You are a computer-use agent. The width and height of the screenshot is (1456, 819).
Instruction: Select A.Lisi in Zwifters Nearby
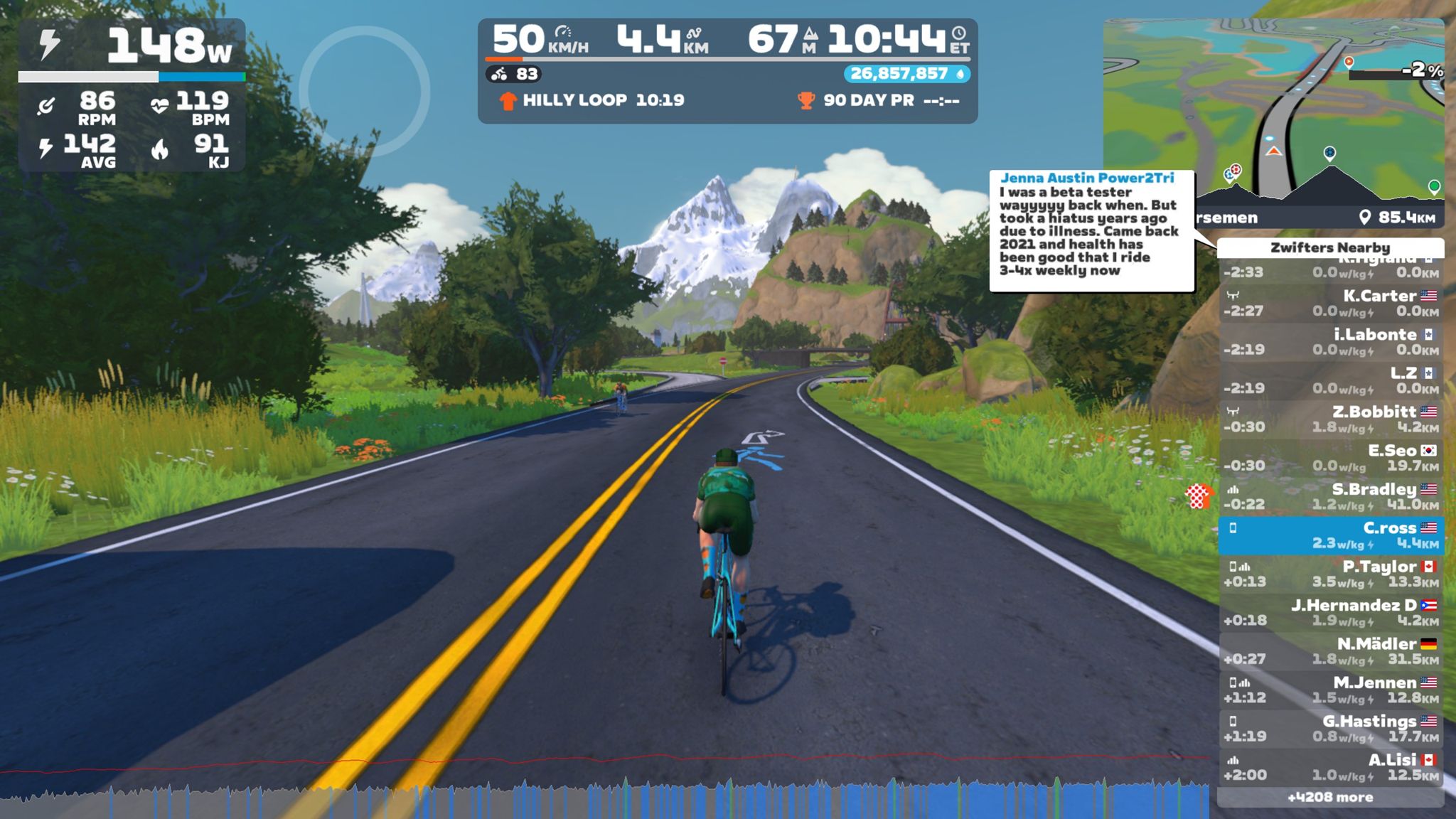[1330, 767]
